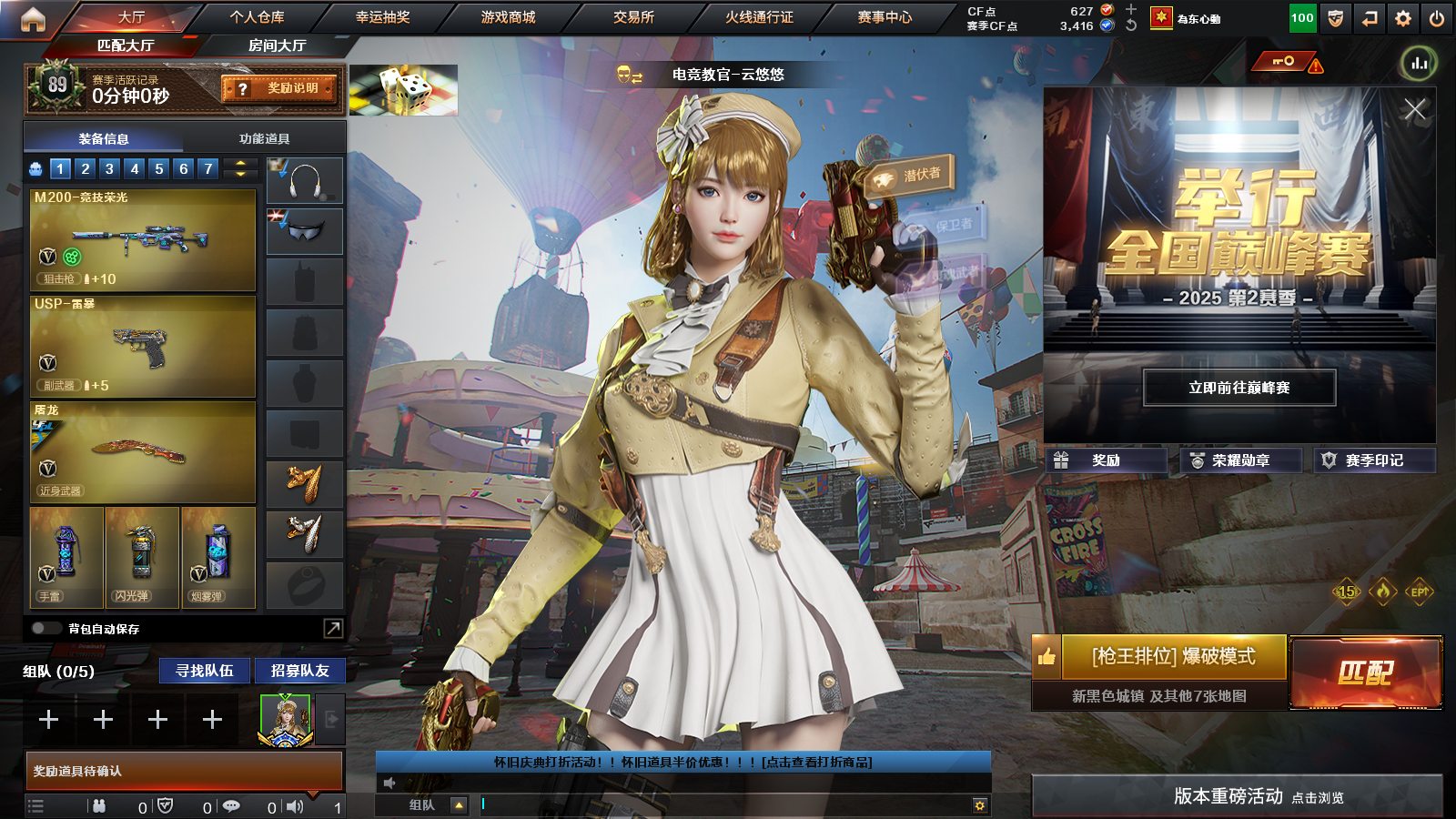Open 奖励说明 reward explanation
1456x819 pixels.
pos(279,88)
